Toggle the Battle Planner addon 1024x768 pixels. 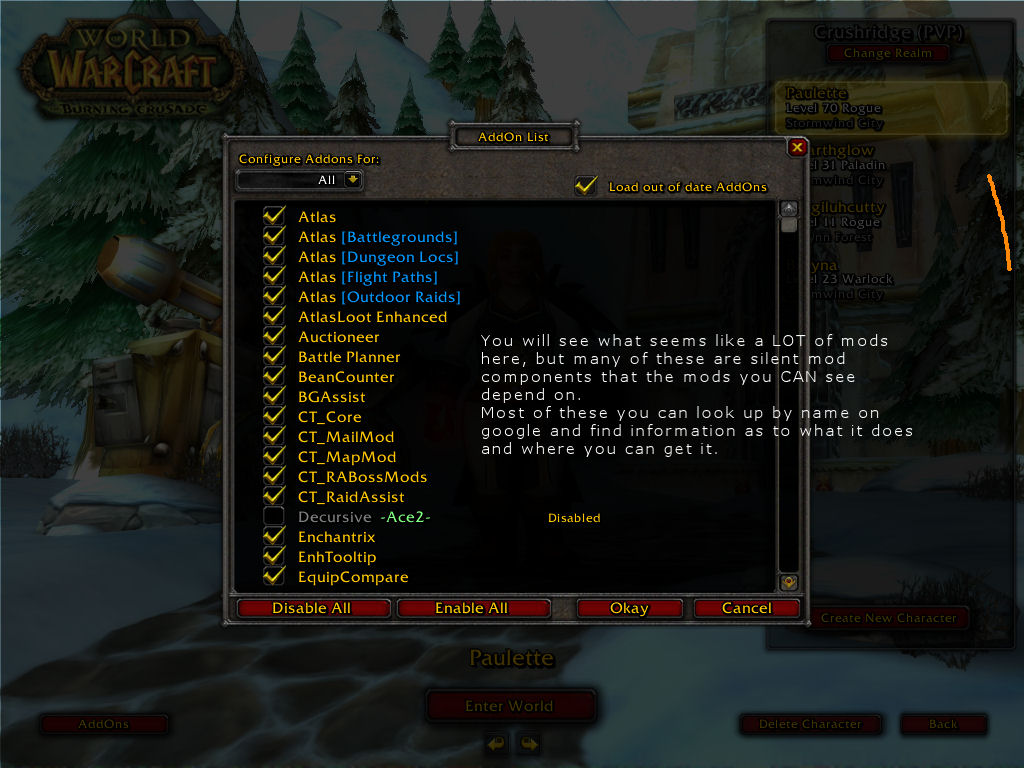tap(274, 357)
